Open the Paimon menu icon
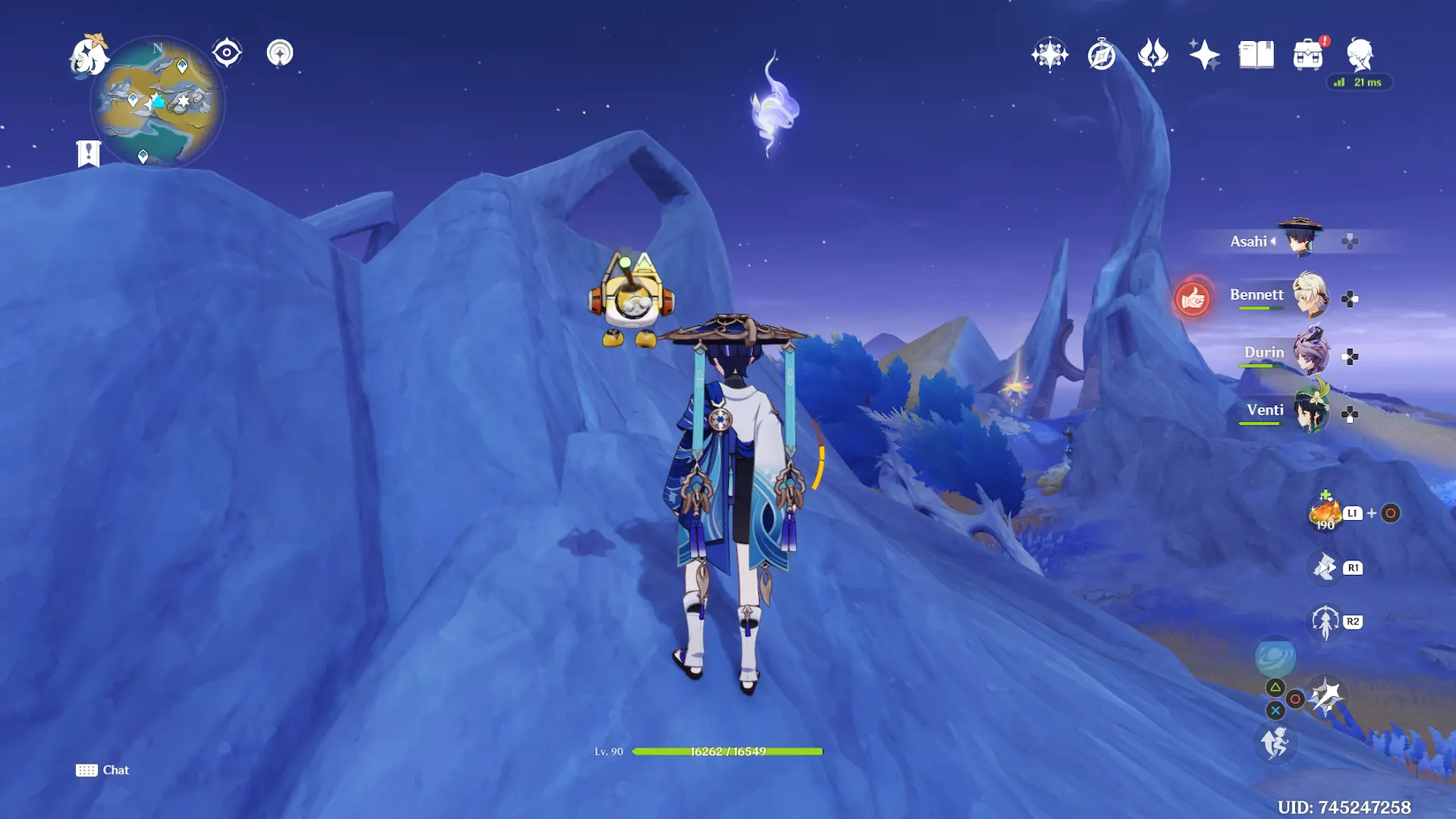Viewport: 1456px width, 819px height. point(89,55)
